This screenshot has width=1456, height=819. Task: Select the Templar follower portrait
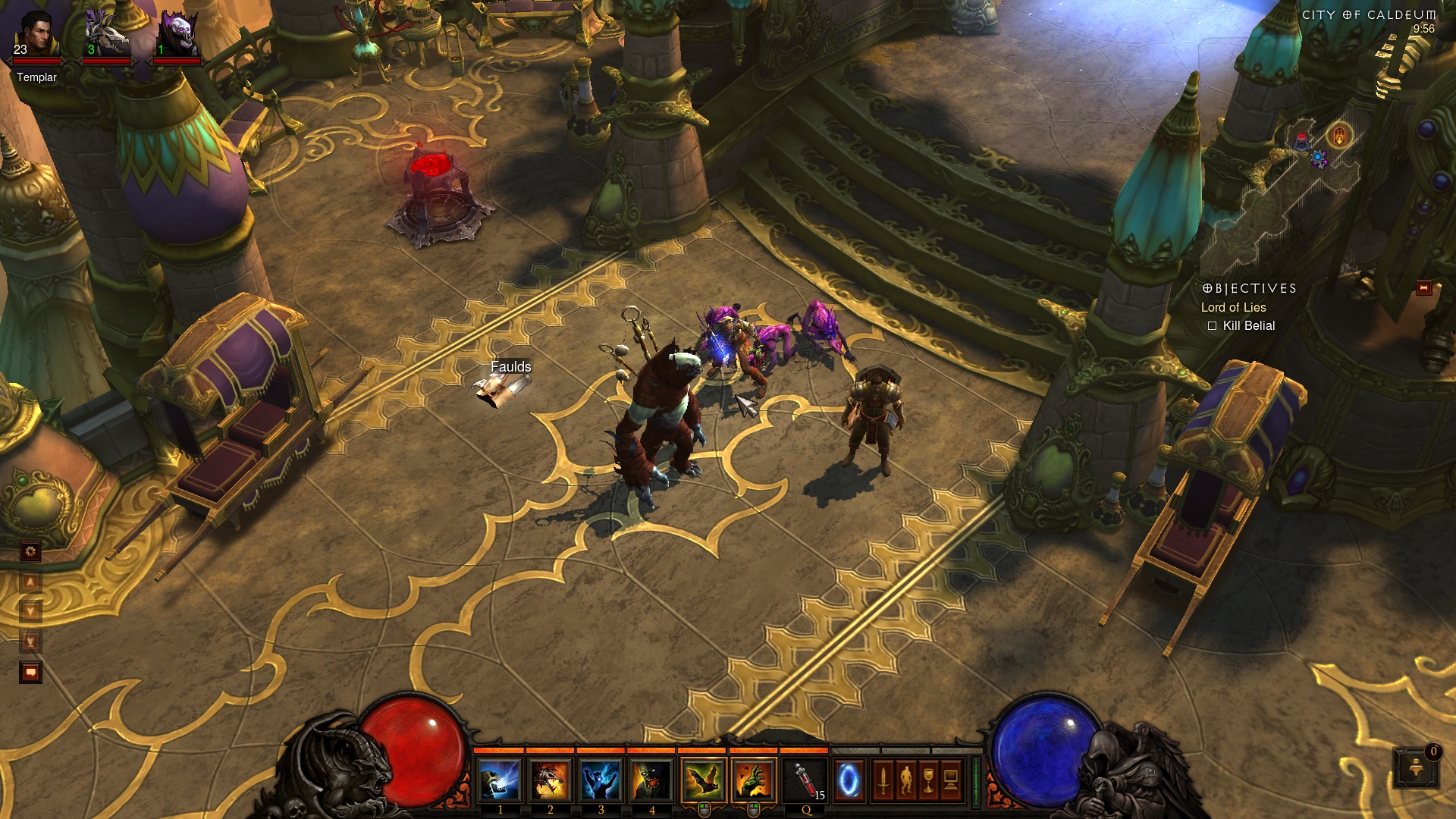coord(36,35)
